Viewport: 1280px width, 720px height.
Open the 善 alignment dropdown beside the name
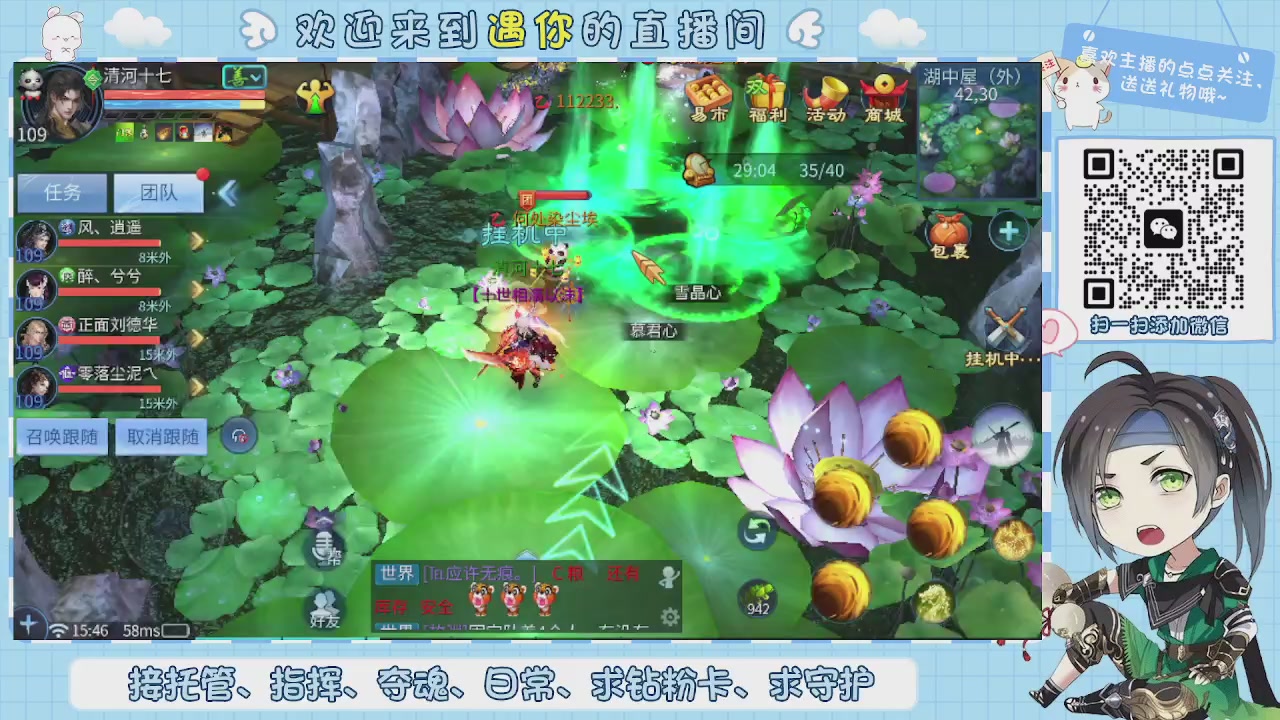[x=243, y=77]
